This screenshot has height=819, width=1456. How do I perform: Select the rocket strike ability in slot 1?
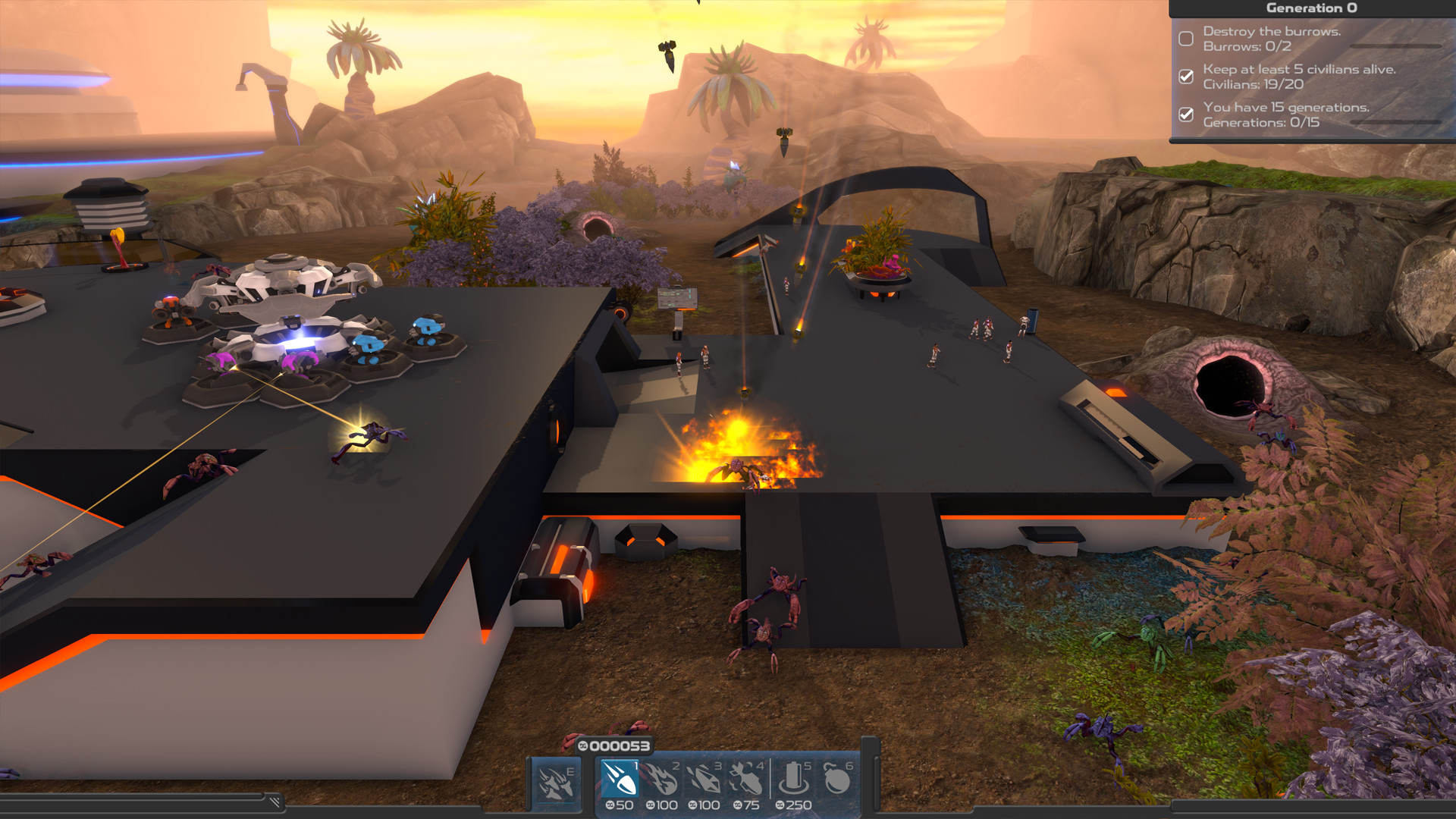pyautogui.click(x=620, y=780)
